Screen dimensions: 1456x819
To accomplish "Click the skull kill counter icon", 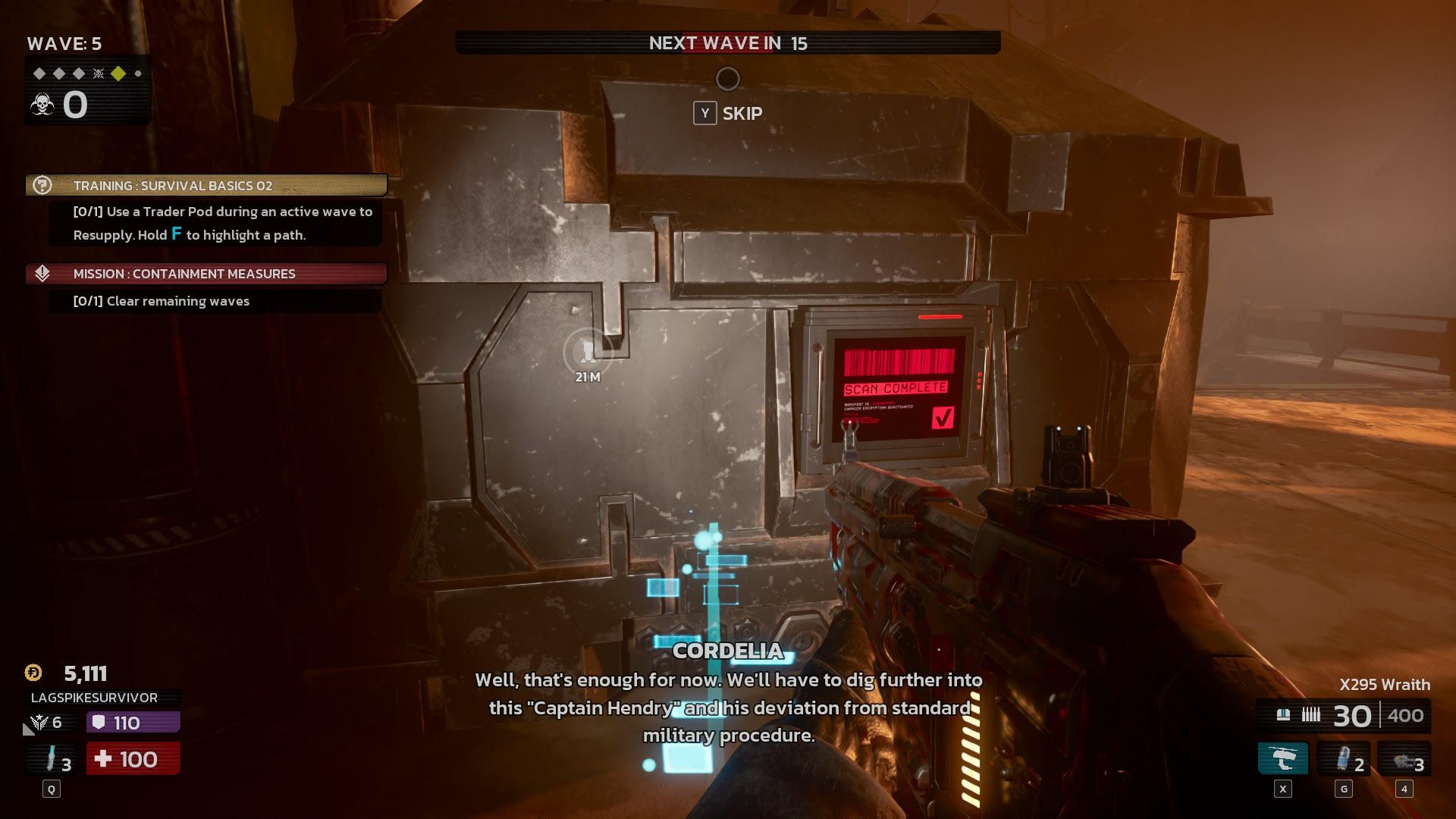I will 42,104.
